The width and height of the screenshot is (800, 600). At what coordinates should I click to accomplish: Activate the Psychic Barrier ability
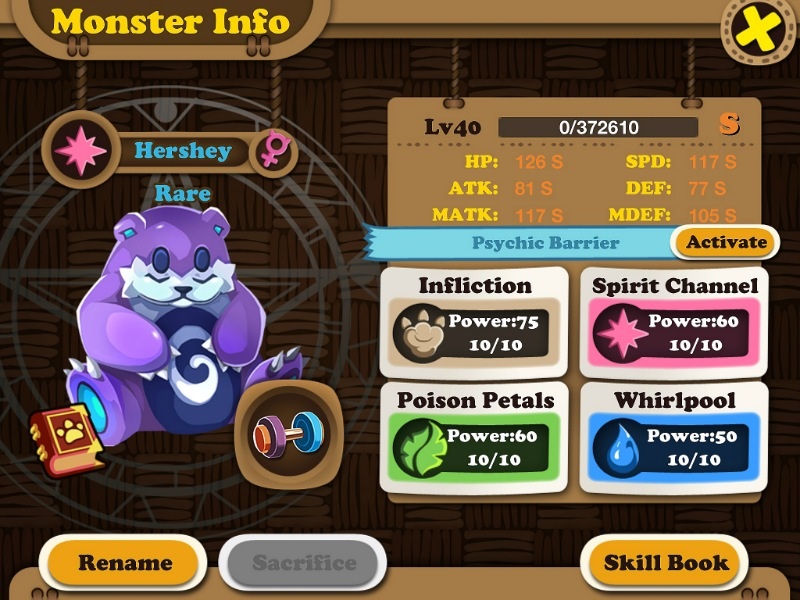coord(727,242)
